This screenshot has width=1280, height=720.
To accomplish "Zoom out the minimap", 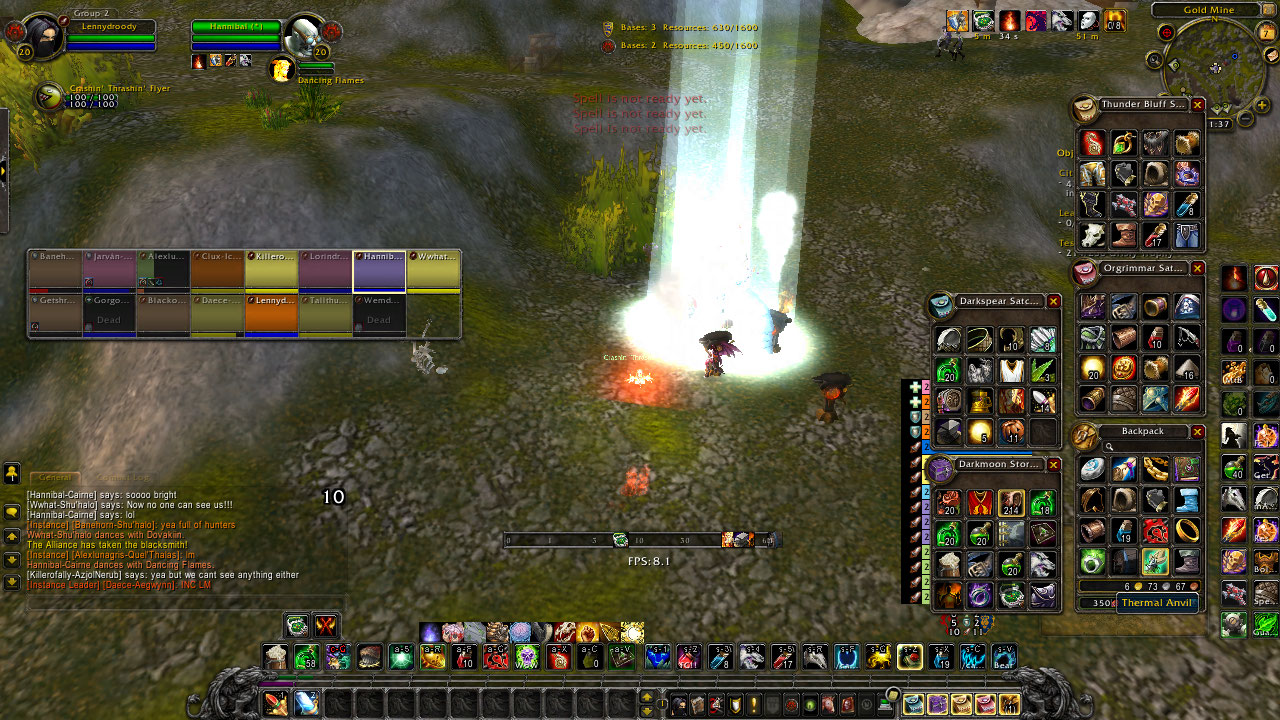I will (1245, 119).
